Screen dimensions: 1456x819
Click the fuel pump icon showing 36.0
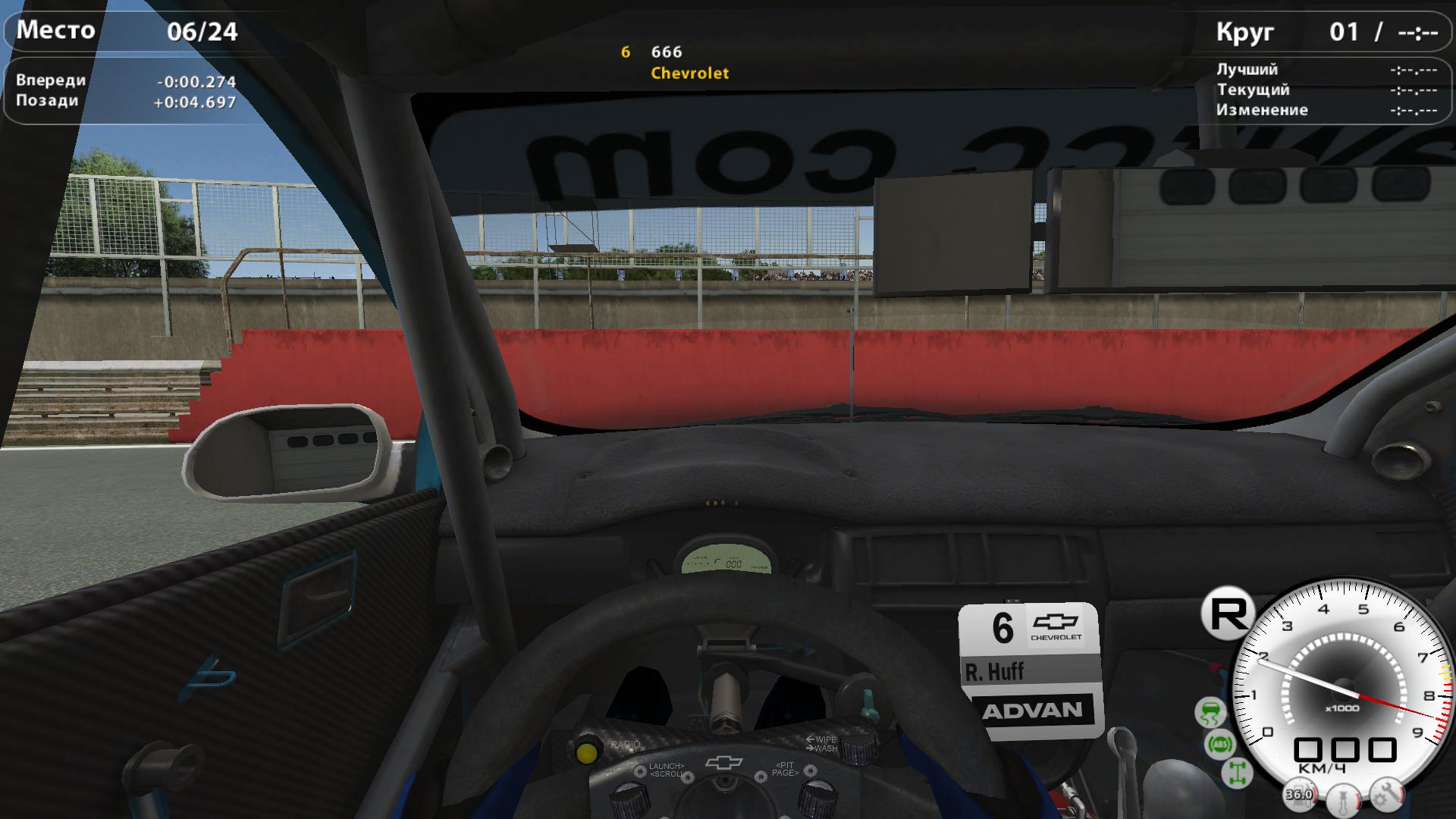click(1299, 795)
